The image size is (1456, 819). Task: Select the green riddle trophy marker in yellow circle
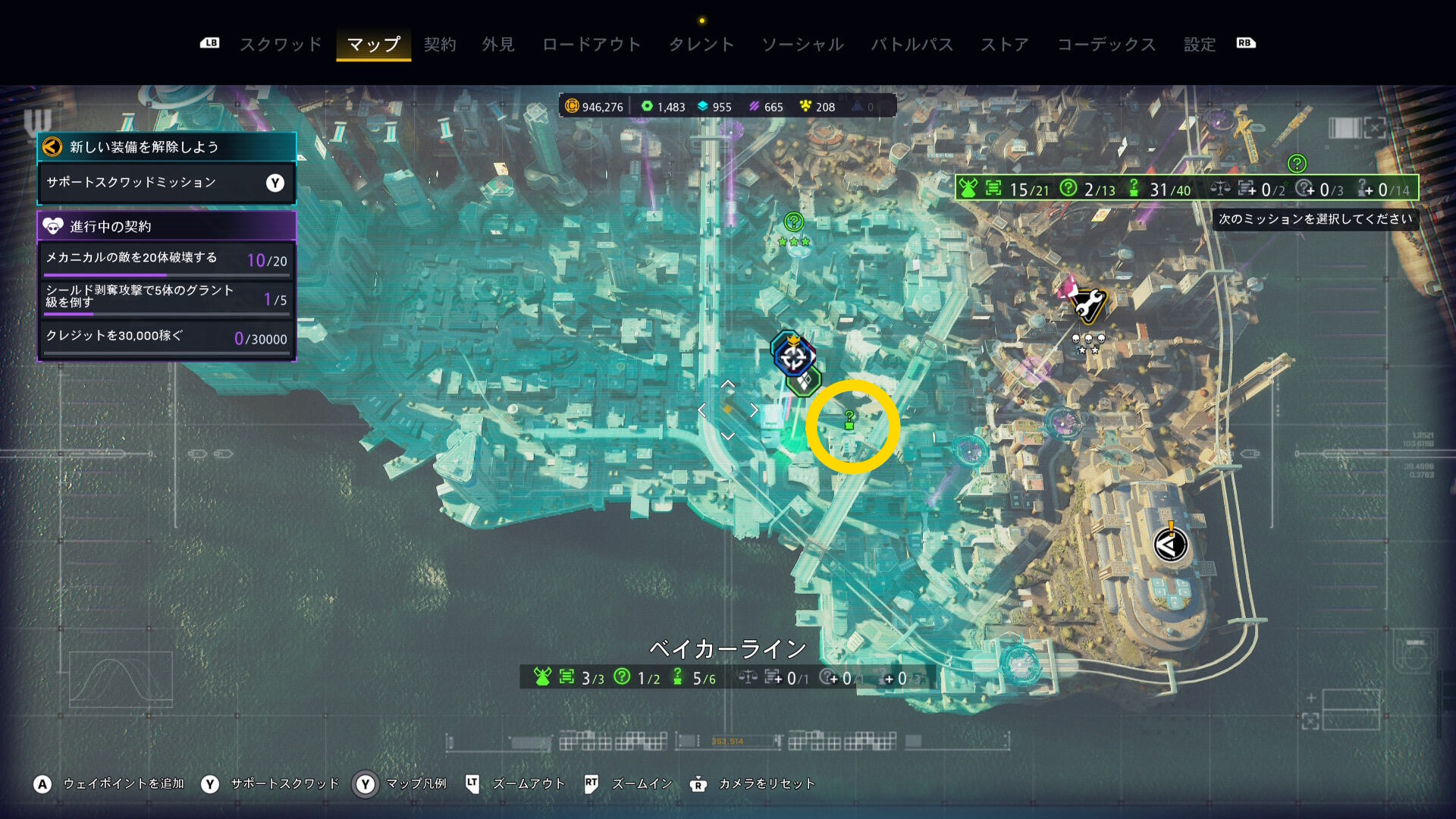(x=849, y=419)
